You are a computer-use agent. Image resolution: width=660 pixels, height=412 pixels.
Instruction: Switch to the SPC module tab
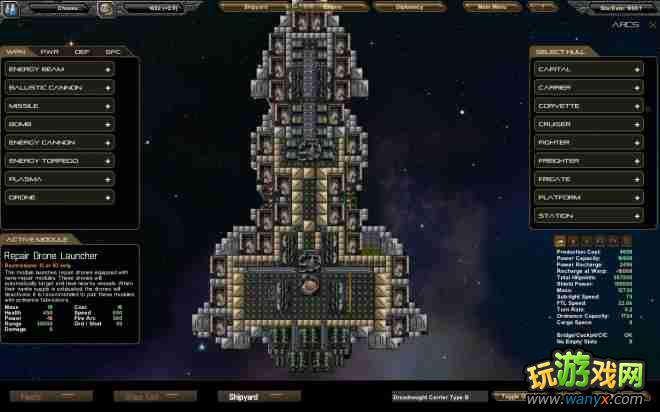click(x=113, y=51)
